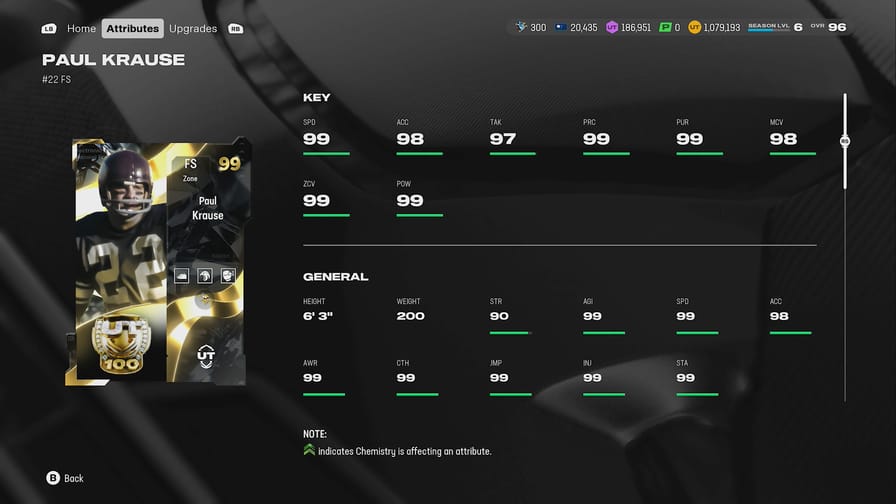
Task: Switch to the Home tab
Action: [81, 28]
